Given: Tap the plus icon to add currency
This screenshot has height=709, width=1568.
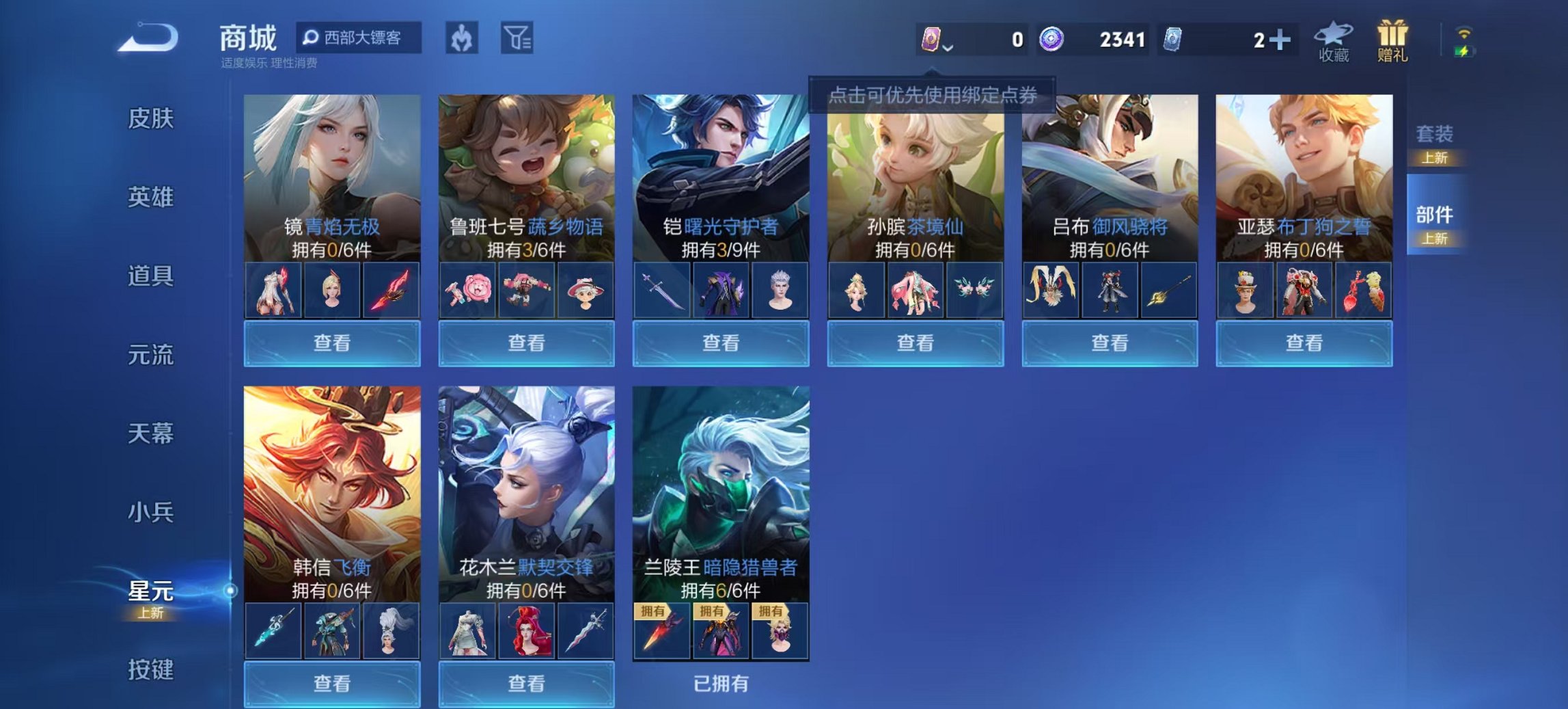Looking at the screenshot, I should click(x=1281, y=39).
